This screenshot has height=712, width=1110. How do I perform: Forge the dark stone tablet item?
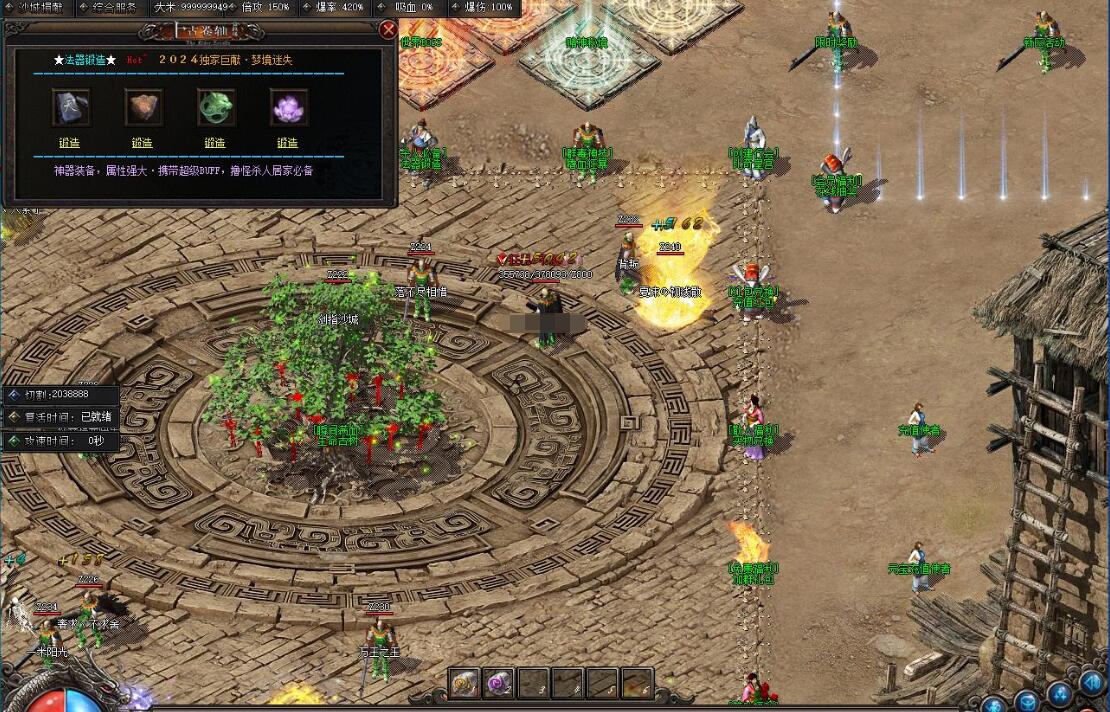pyautogui.click(x=69, y=143)
